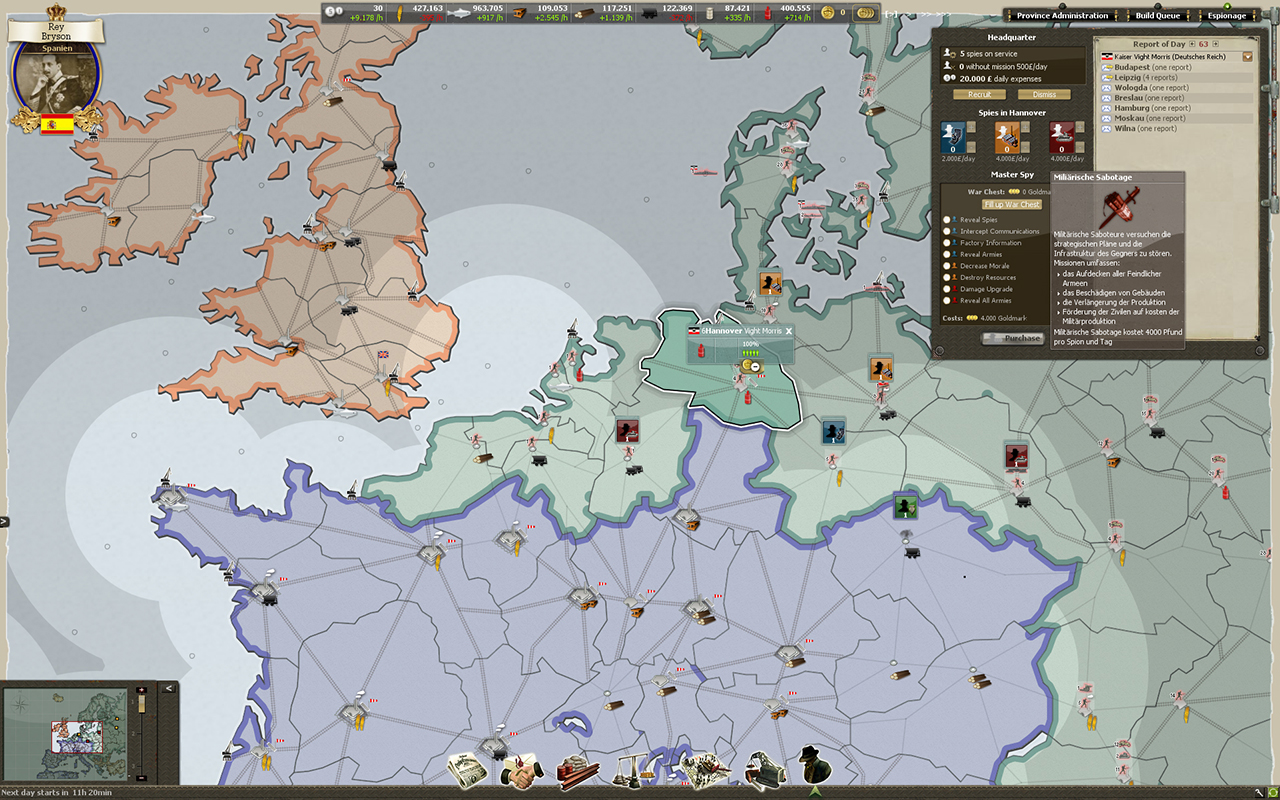Dismiss a spy from service

click(x=1043, y=95)
